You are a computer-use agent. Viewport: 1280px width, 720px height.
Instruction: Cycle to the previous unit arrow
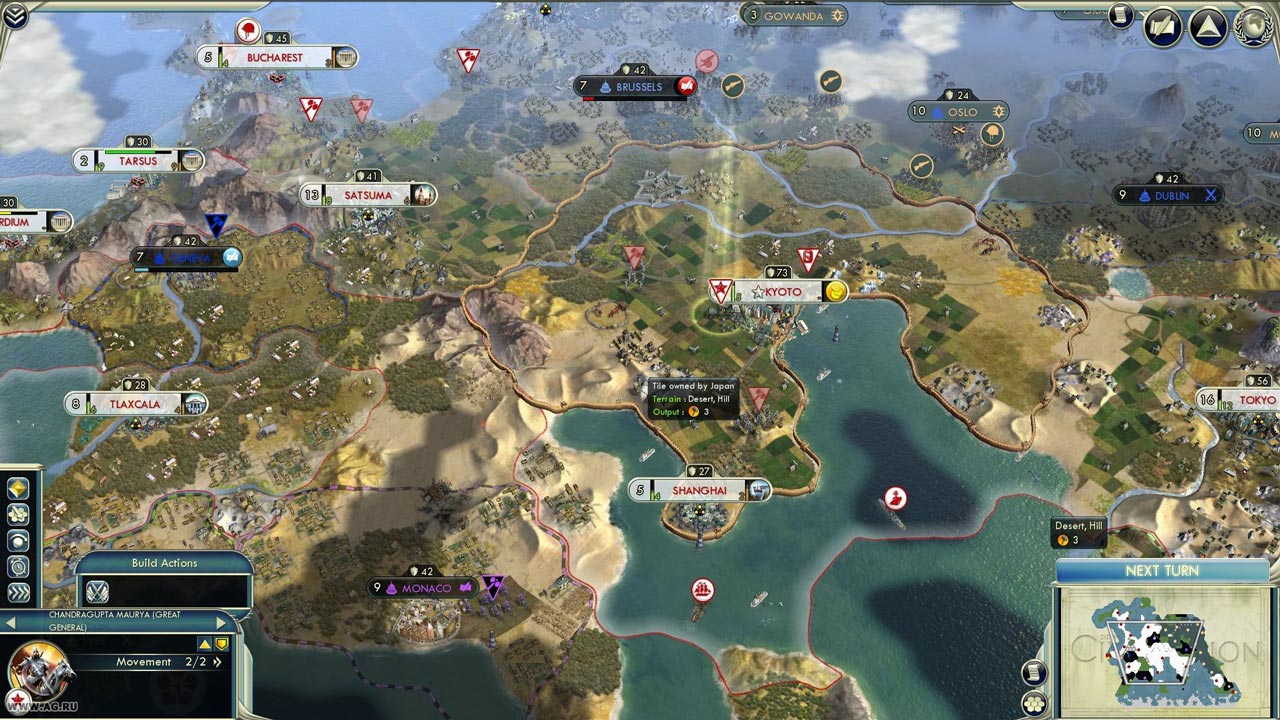tap(10, 623)
